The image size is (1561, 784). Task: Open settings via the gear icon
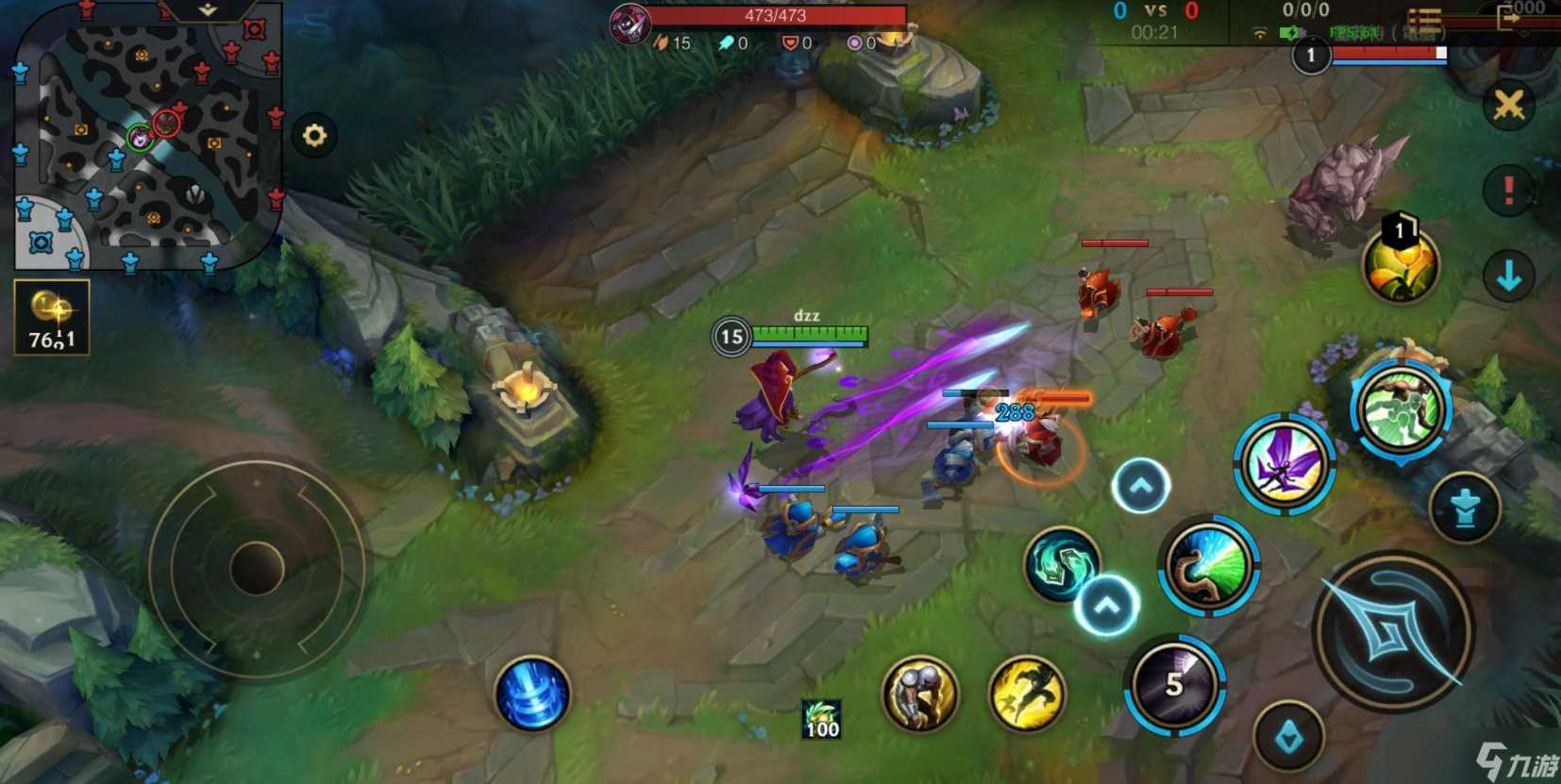click(x=314, y=136)
